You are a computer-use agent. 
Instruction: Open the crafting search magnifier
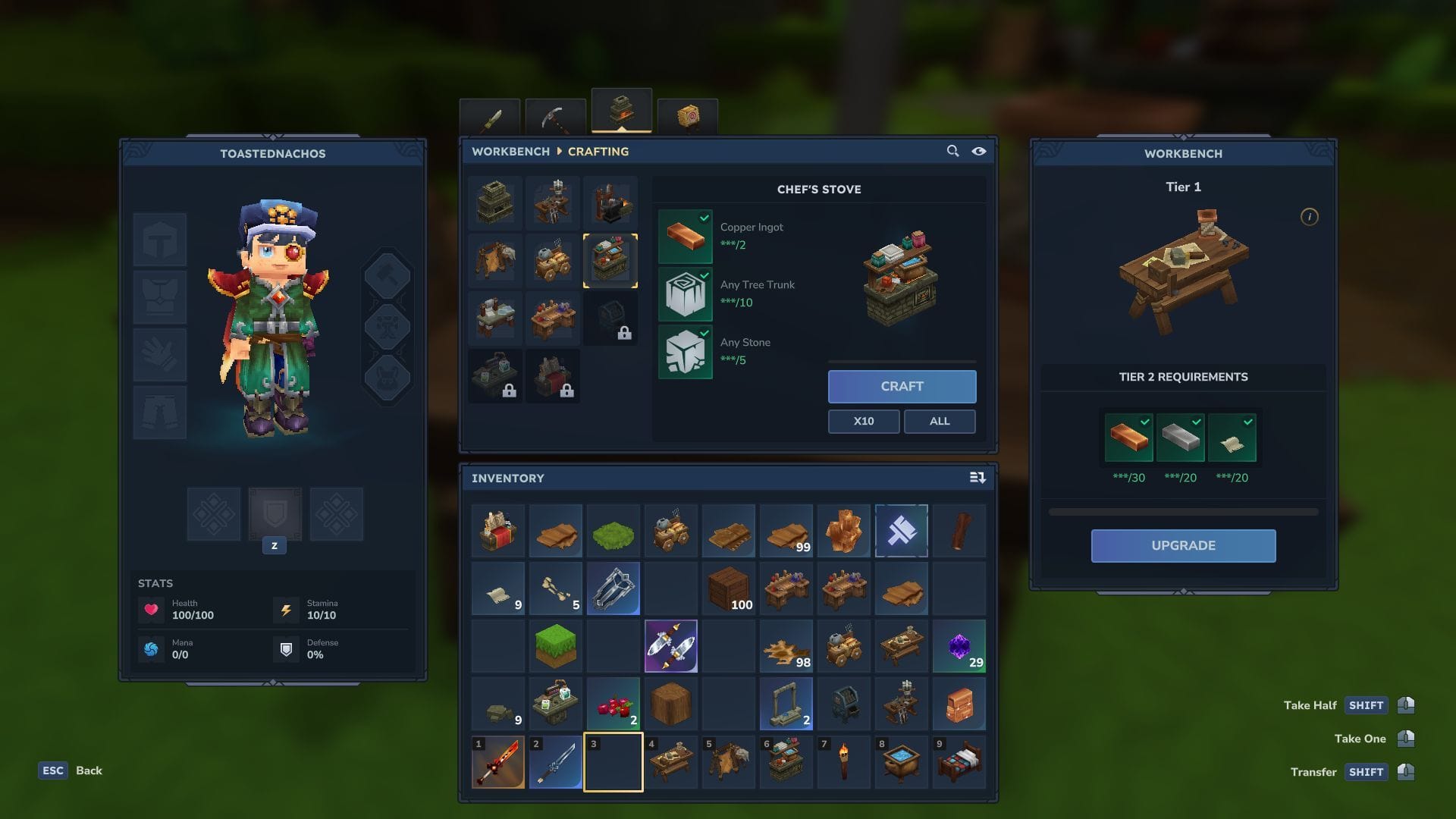click(x=952, y=151)
